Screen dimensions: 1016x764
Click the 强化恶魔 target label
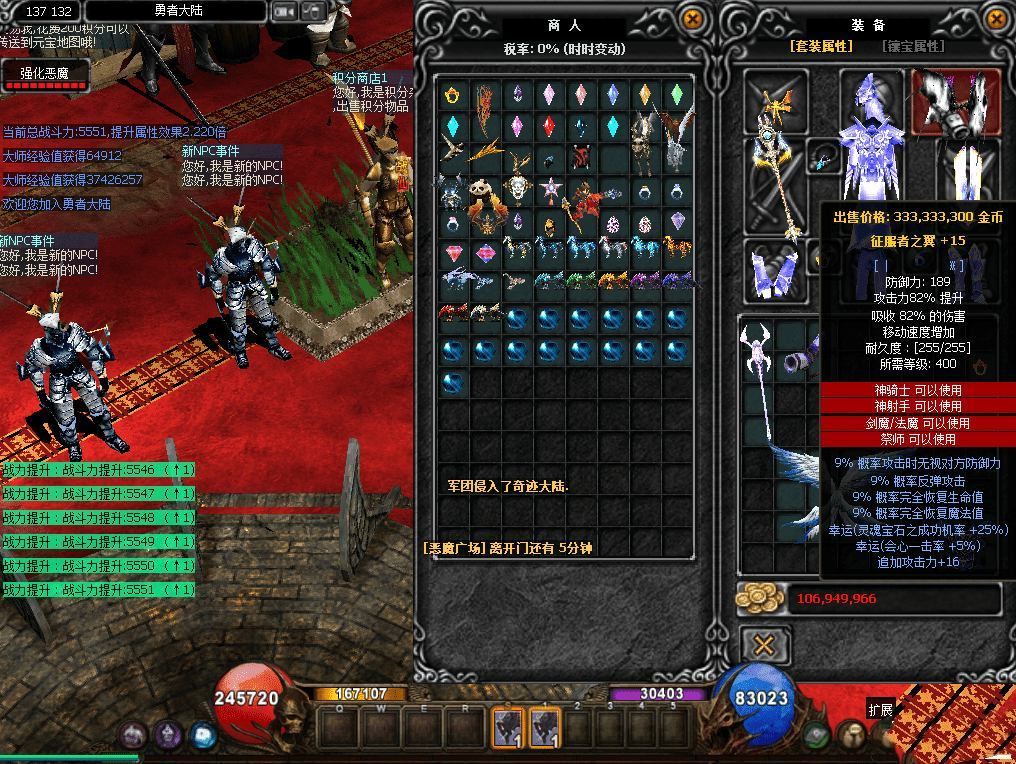[x=45, y=73]
